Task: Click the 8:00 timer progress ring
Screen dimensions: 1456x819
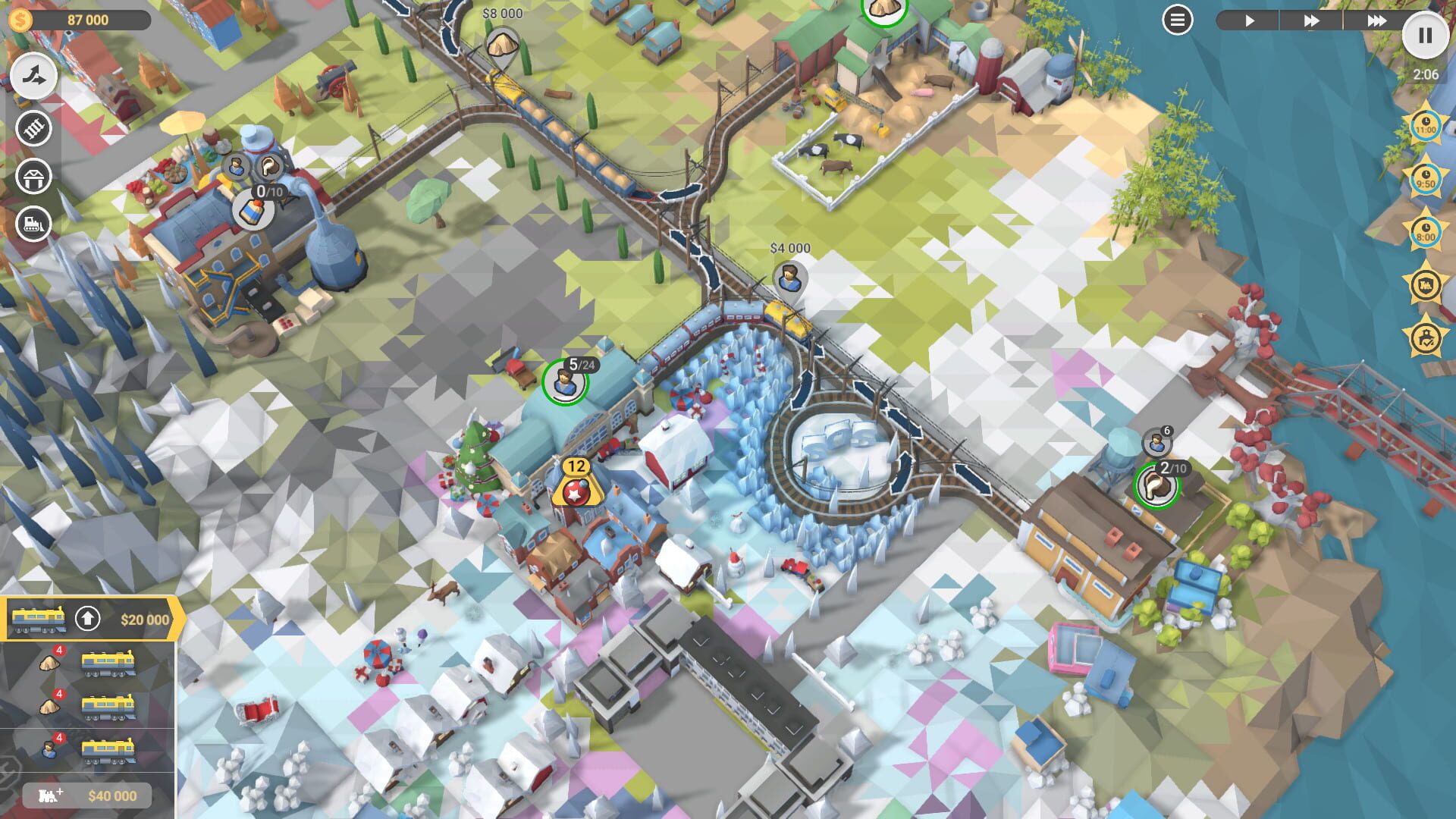Action: coord(1426,229)
